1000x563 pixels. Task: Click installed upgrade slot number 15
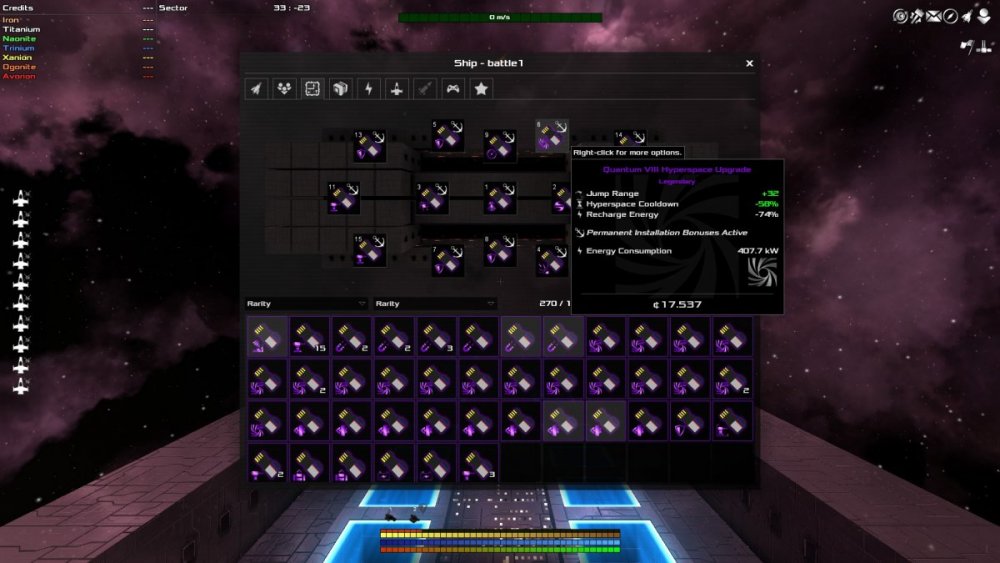click(370, 250)
